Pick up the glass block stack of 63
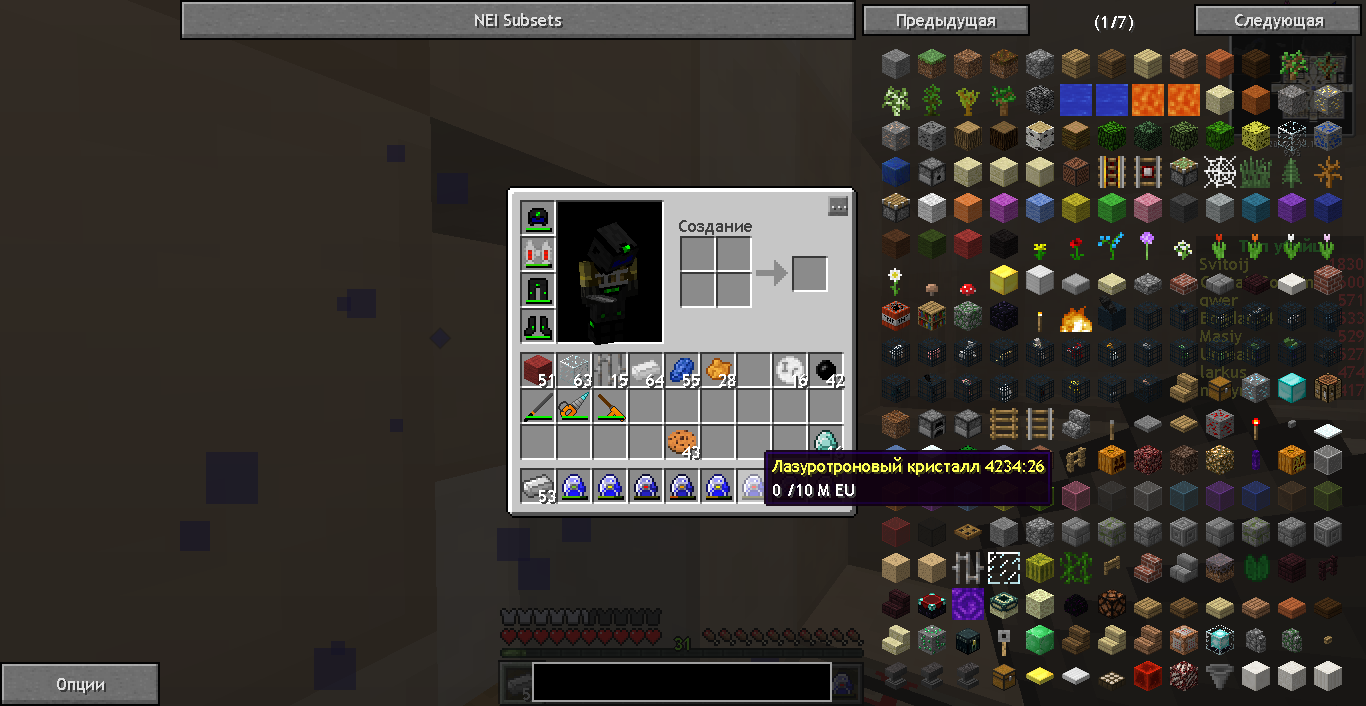Viewport: 1366px width, 706px height. [x=574, y=371]
